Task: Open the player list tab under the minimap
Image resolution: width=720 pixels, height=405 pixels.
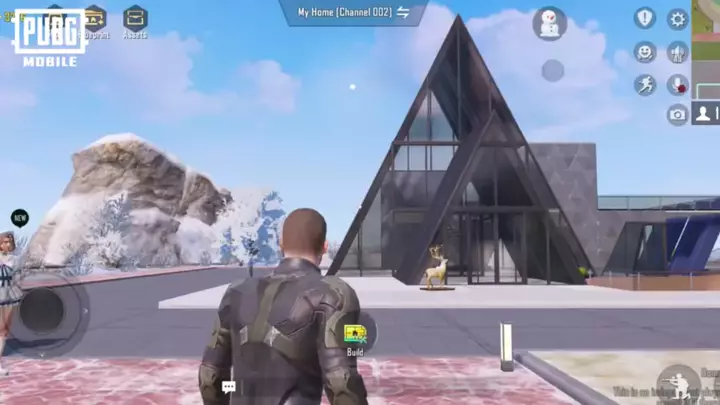Action: [706, 112]
